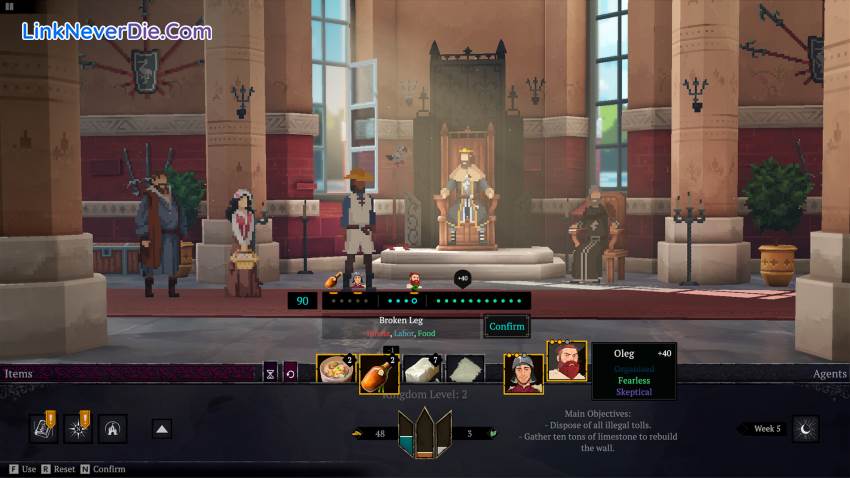Open the compass star icon with alert
850x478 pixels.
point(77,429)
